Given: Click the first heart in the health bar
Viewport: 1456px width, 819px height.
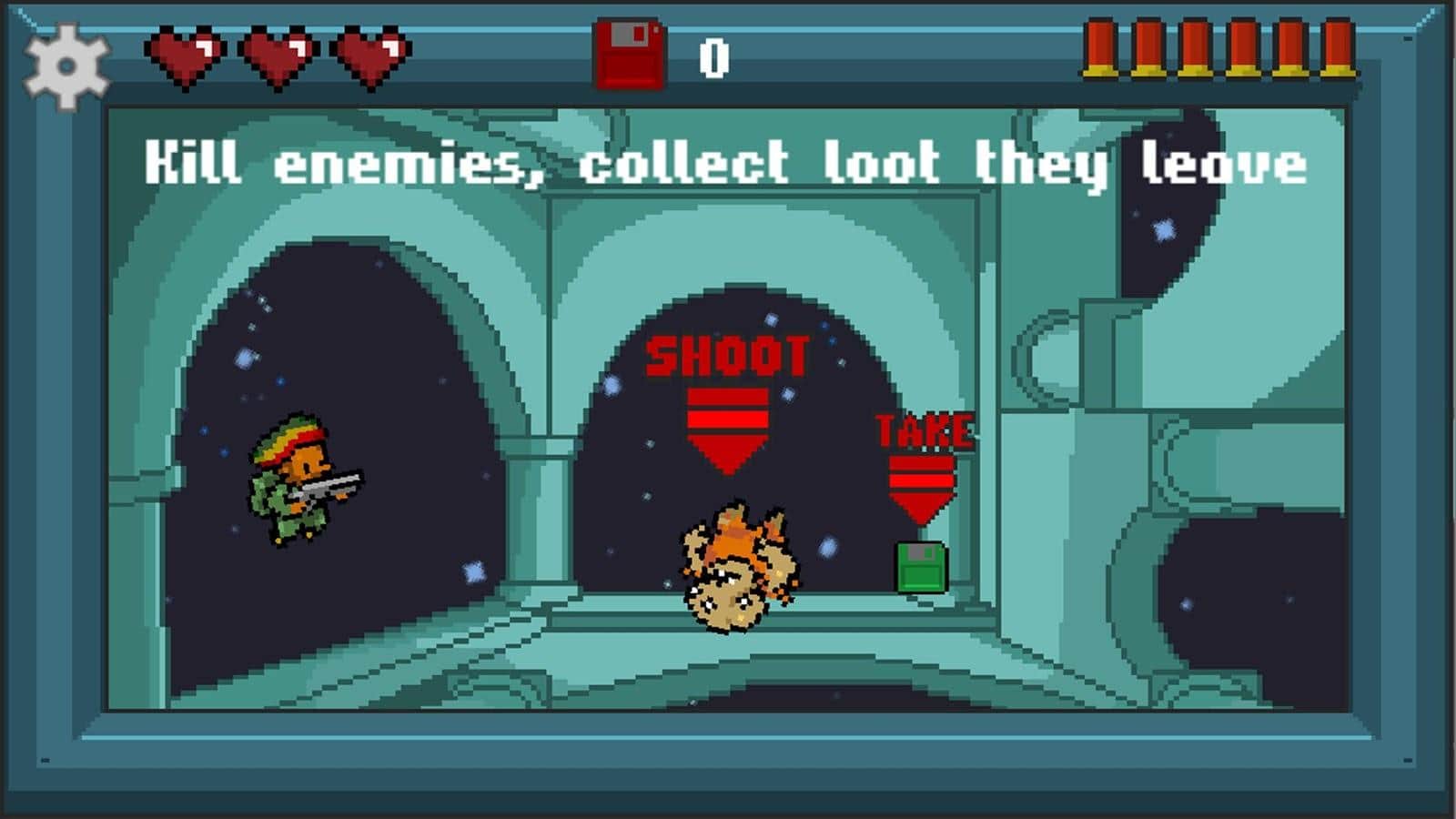Looking at the screenshot, I should coord(185,55).
